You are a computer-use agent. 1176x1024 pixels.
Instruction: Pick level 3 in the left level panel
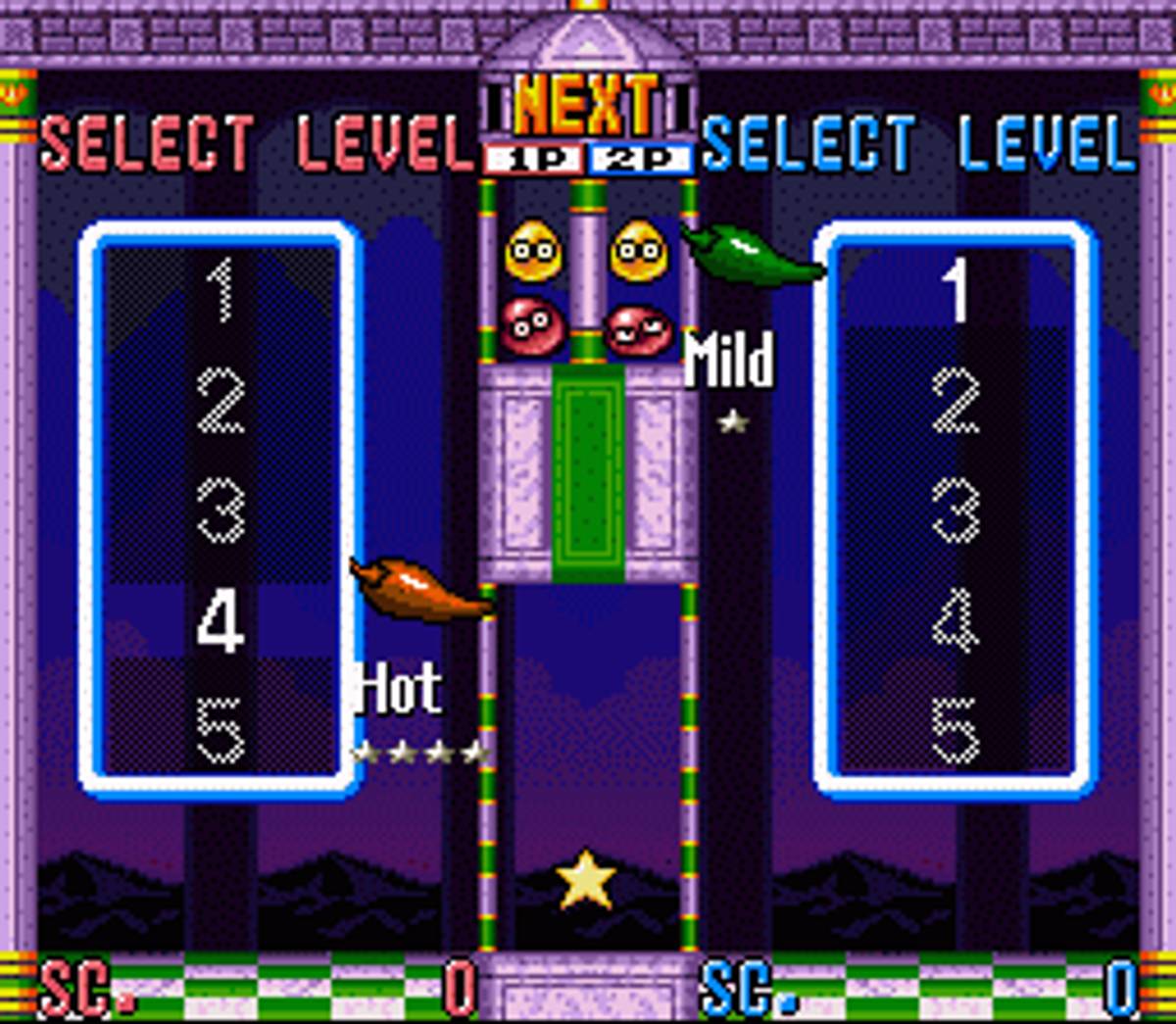click(220, 512)
